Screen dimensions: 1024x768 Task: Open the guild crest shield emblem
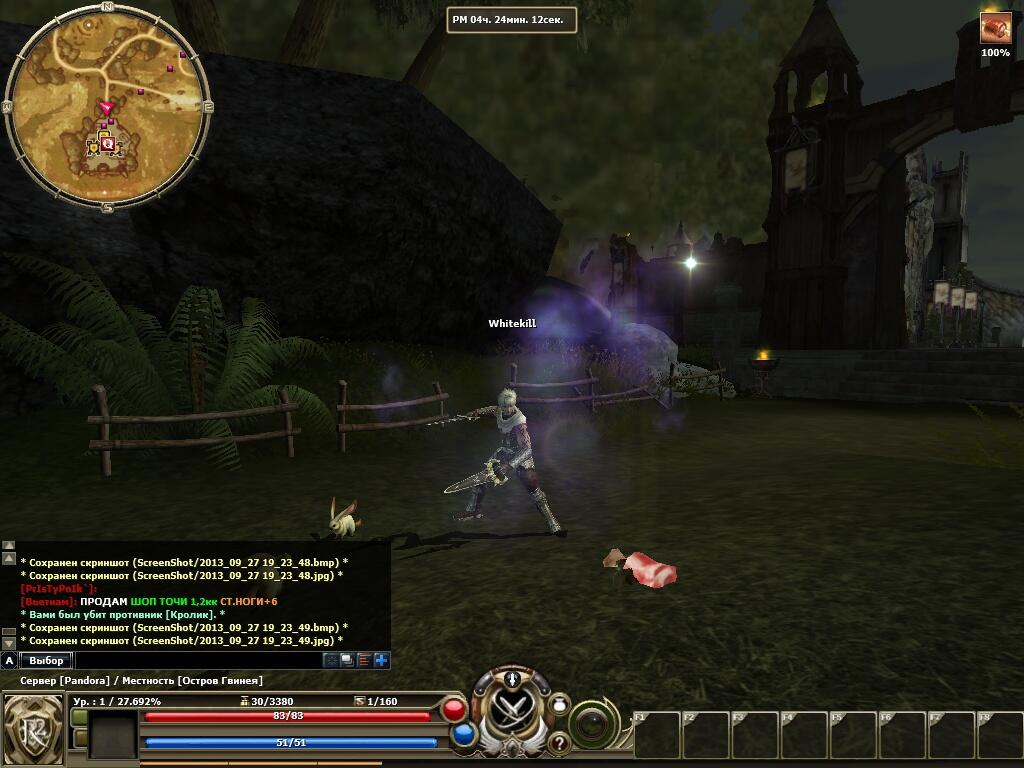(x=33, y=726)
